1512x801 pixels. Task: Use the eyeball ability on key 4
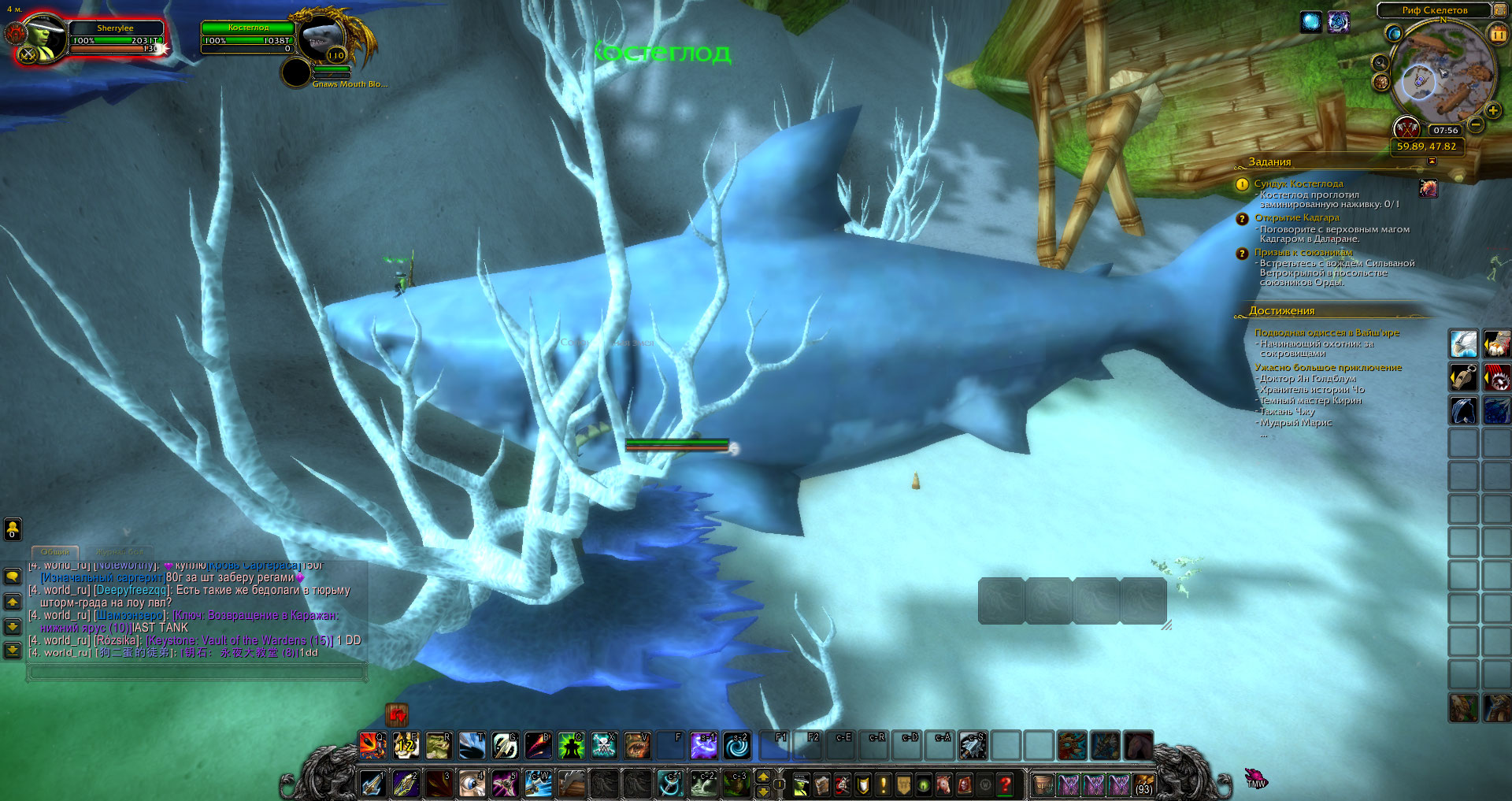(x=472, y=784)
